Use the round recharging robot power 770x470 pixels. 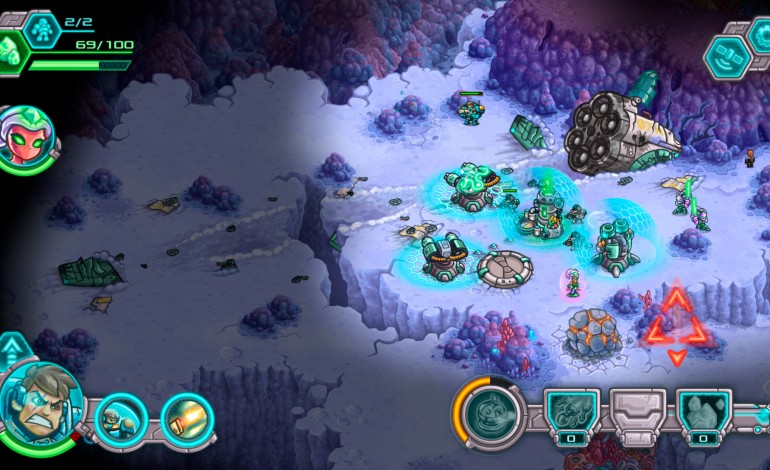[x=492, y=411]
